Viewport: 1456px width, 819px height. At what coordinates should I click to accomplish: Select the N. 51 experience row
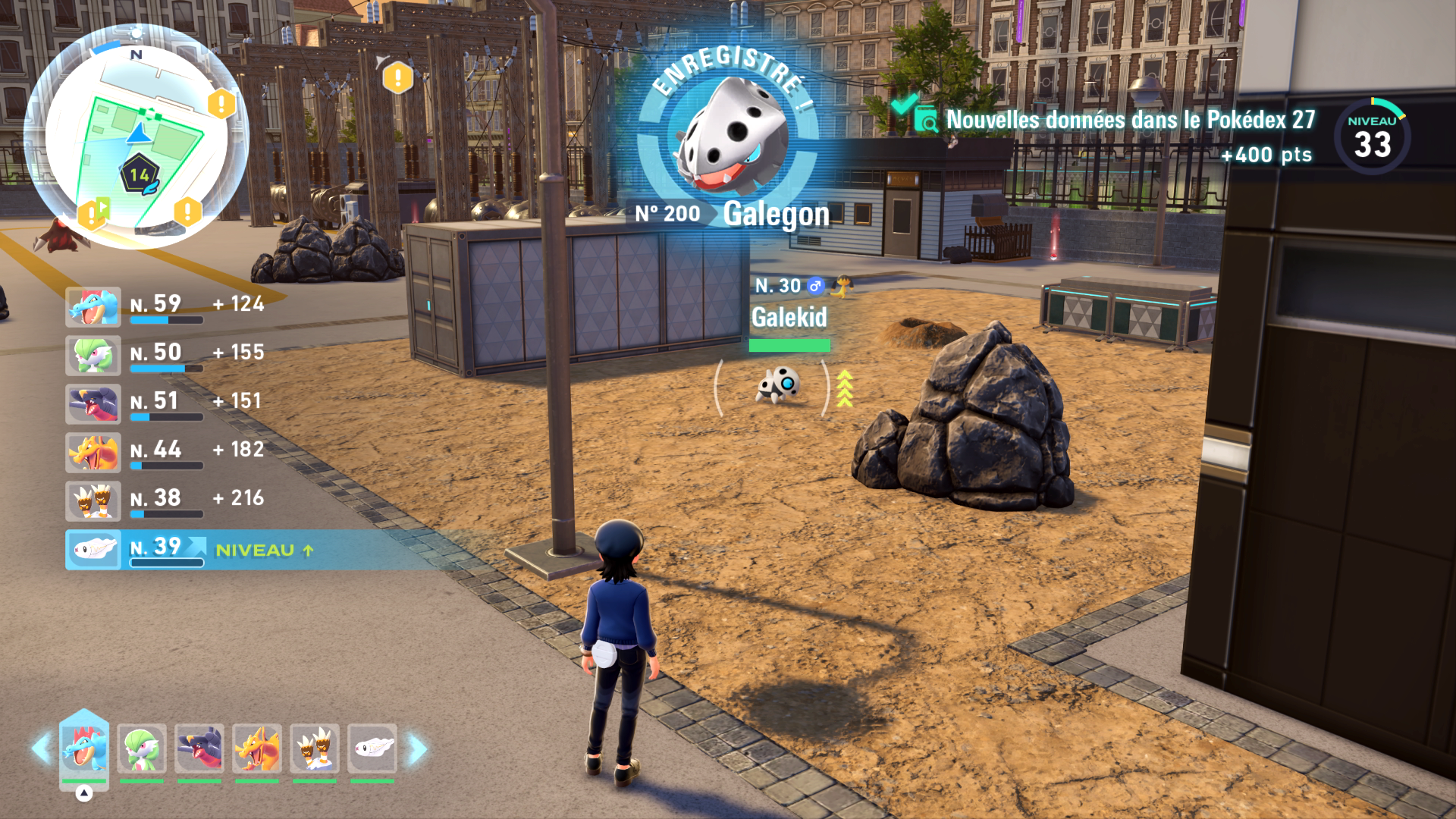(167, 403)
